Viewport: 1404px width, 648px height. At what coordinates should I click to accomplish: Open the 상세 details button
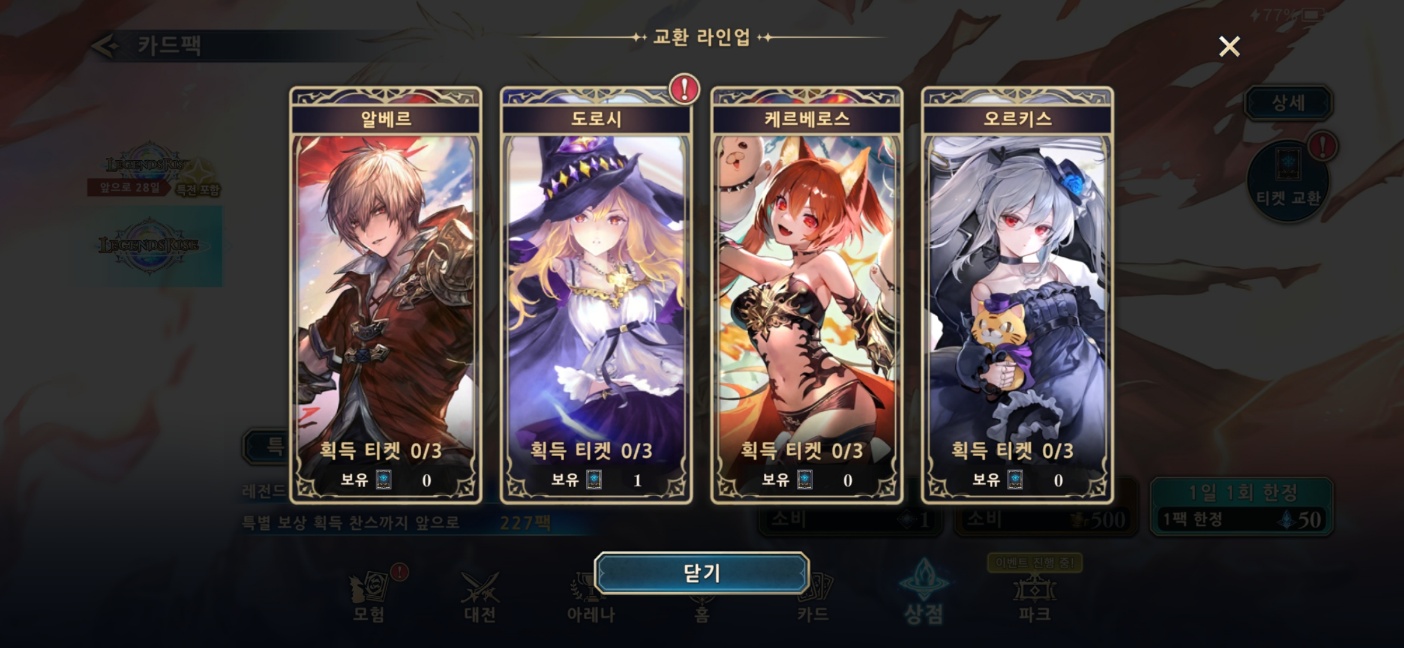(x=1287, y=103)
